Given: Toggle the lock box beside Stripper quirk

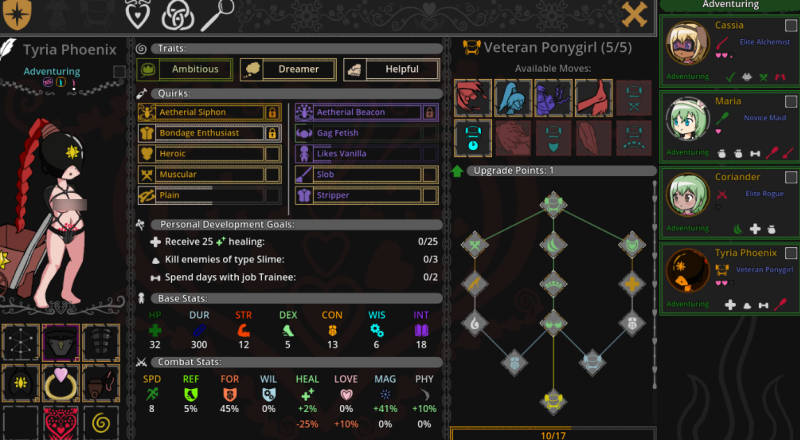Looking at the screenshot, I should coord(430,196).
